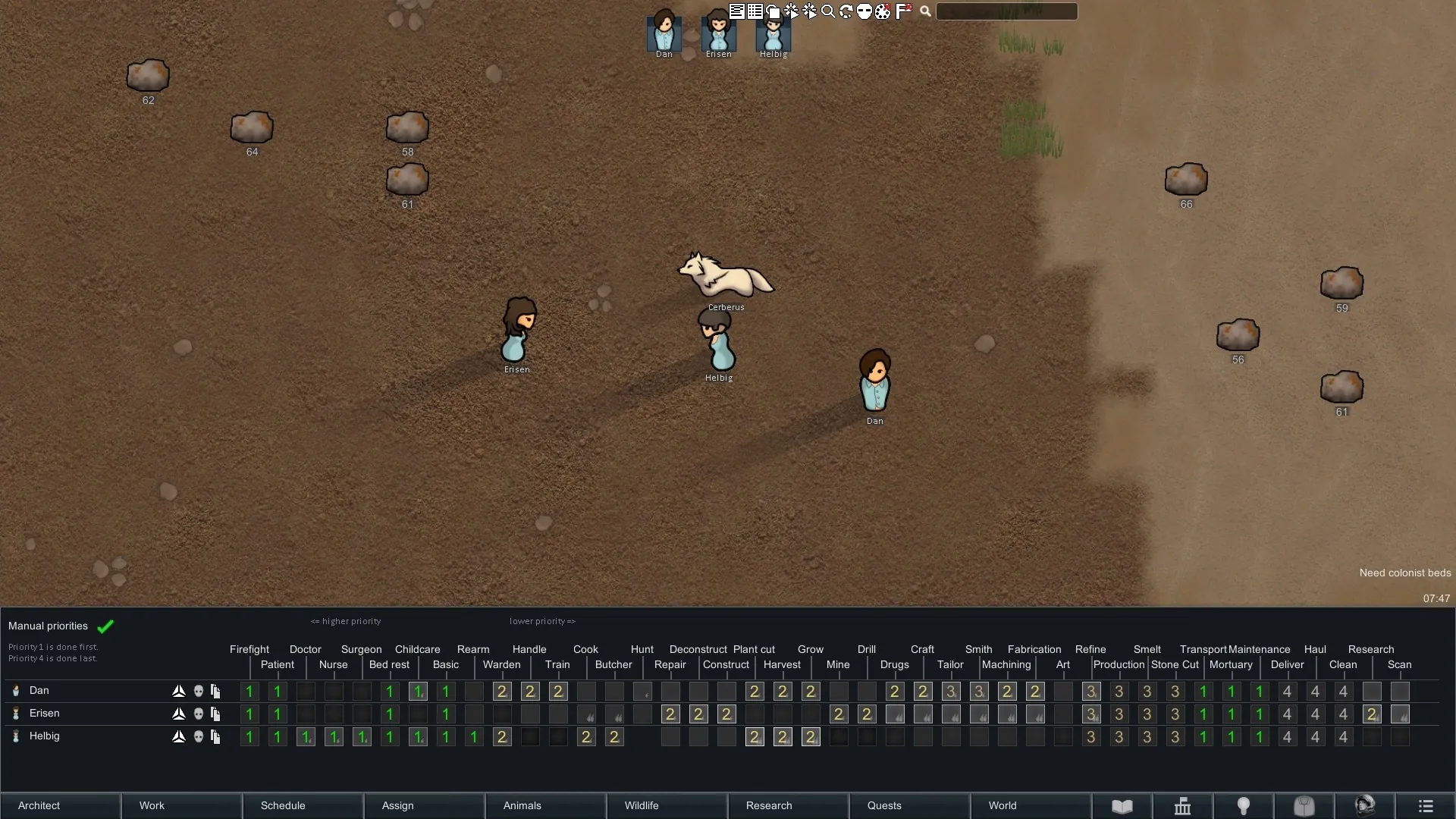Select Helbig's portrait in the colonist bar

pos(773,32)
